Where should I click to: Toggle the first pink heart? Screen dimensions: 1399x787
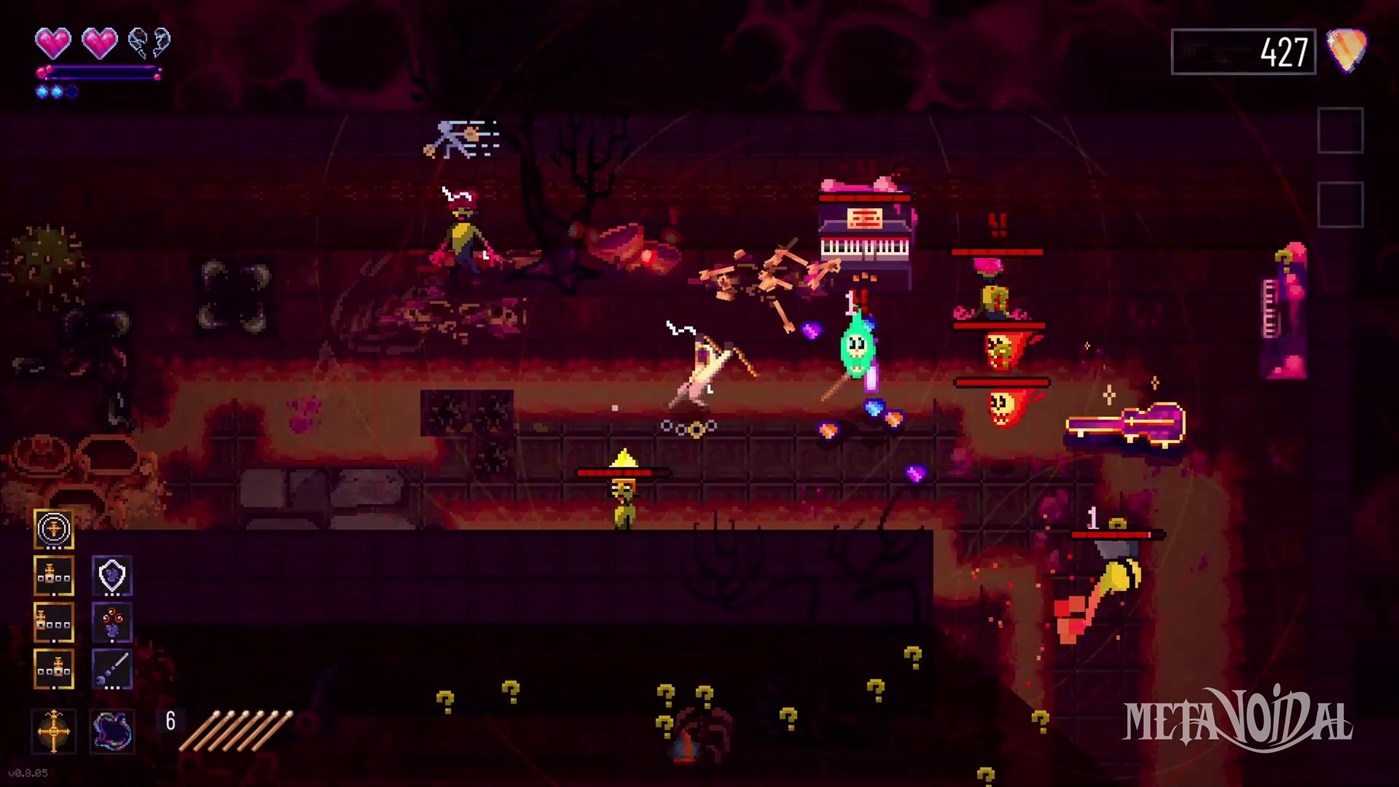click(52, 42)
